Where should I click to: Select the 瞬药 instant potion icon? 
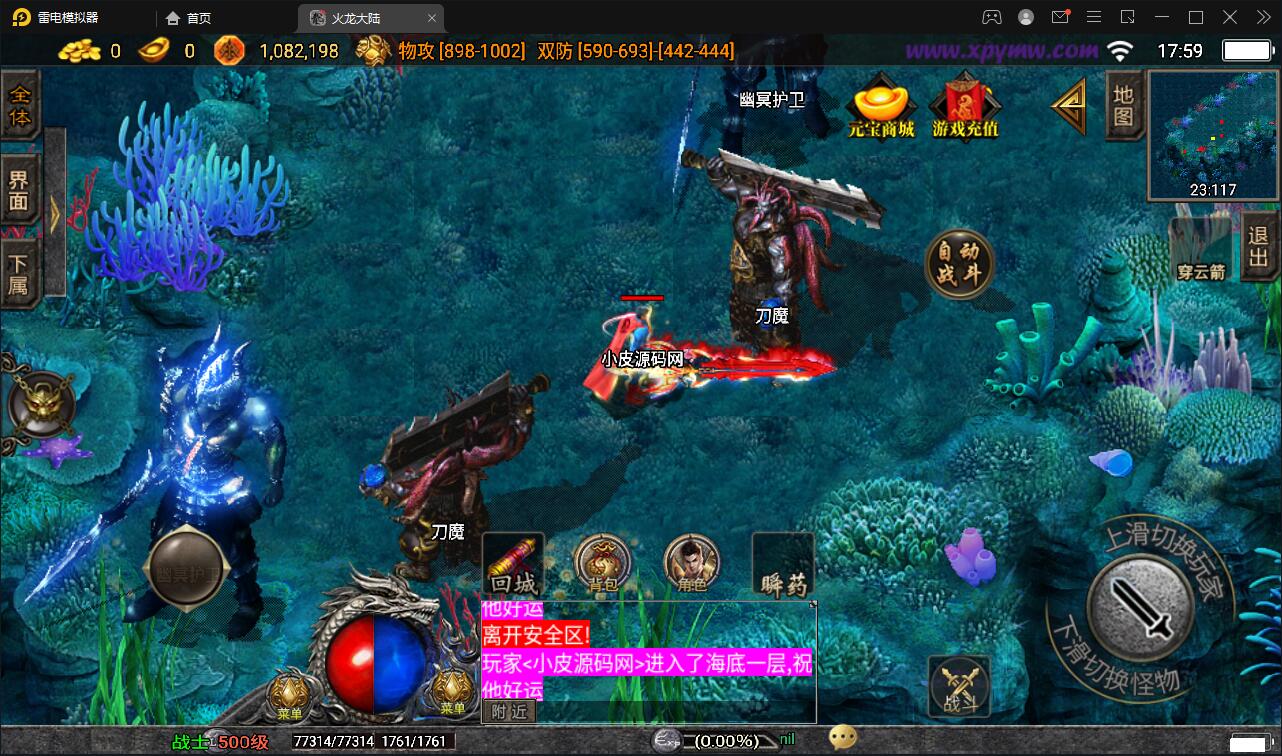(x=782, y=563)
